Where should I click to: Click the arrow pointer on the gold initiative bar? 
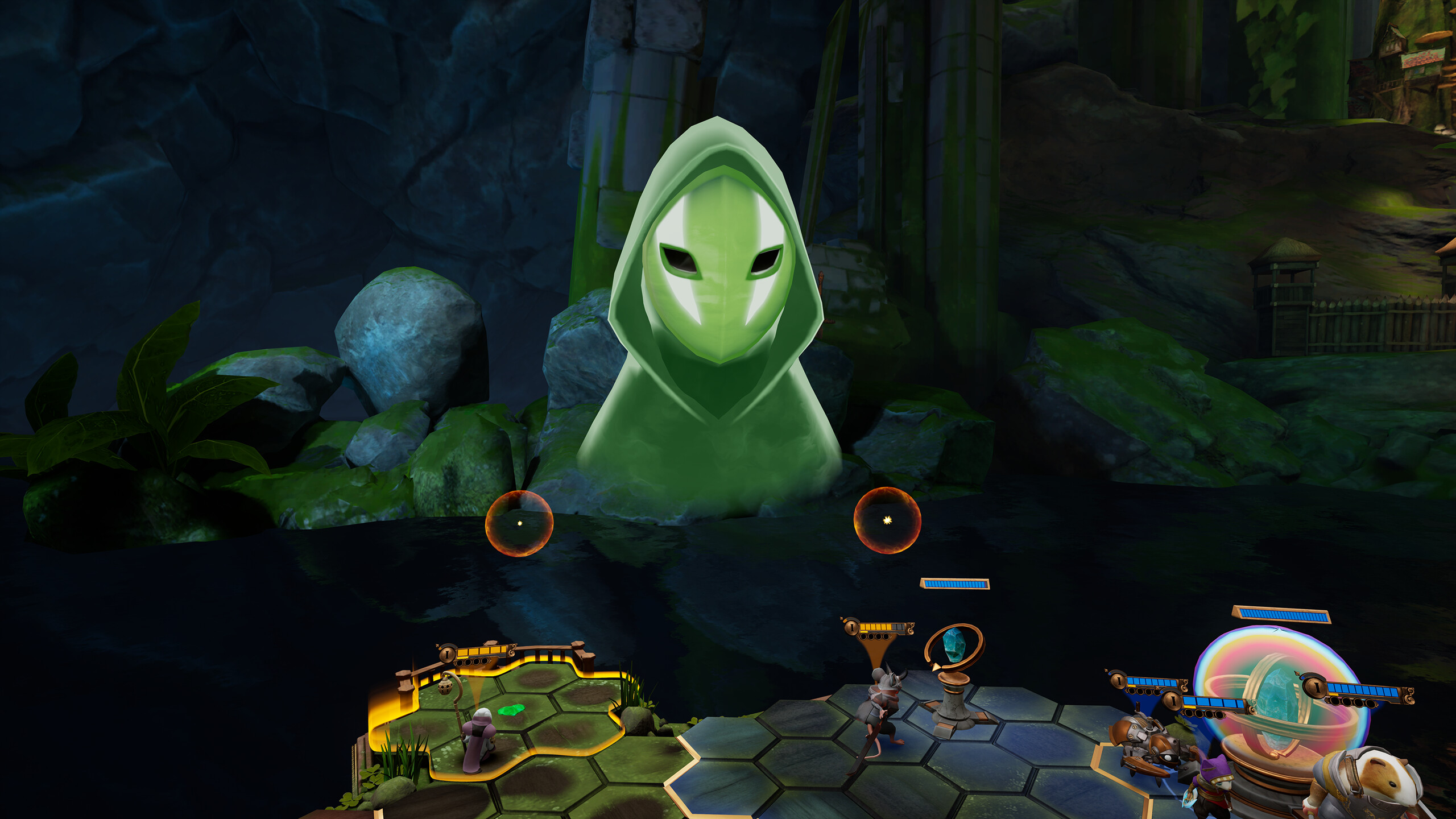[x=438, y=646]
